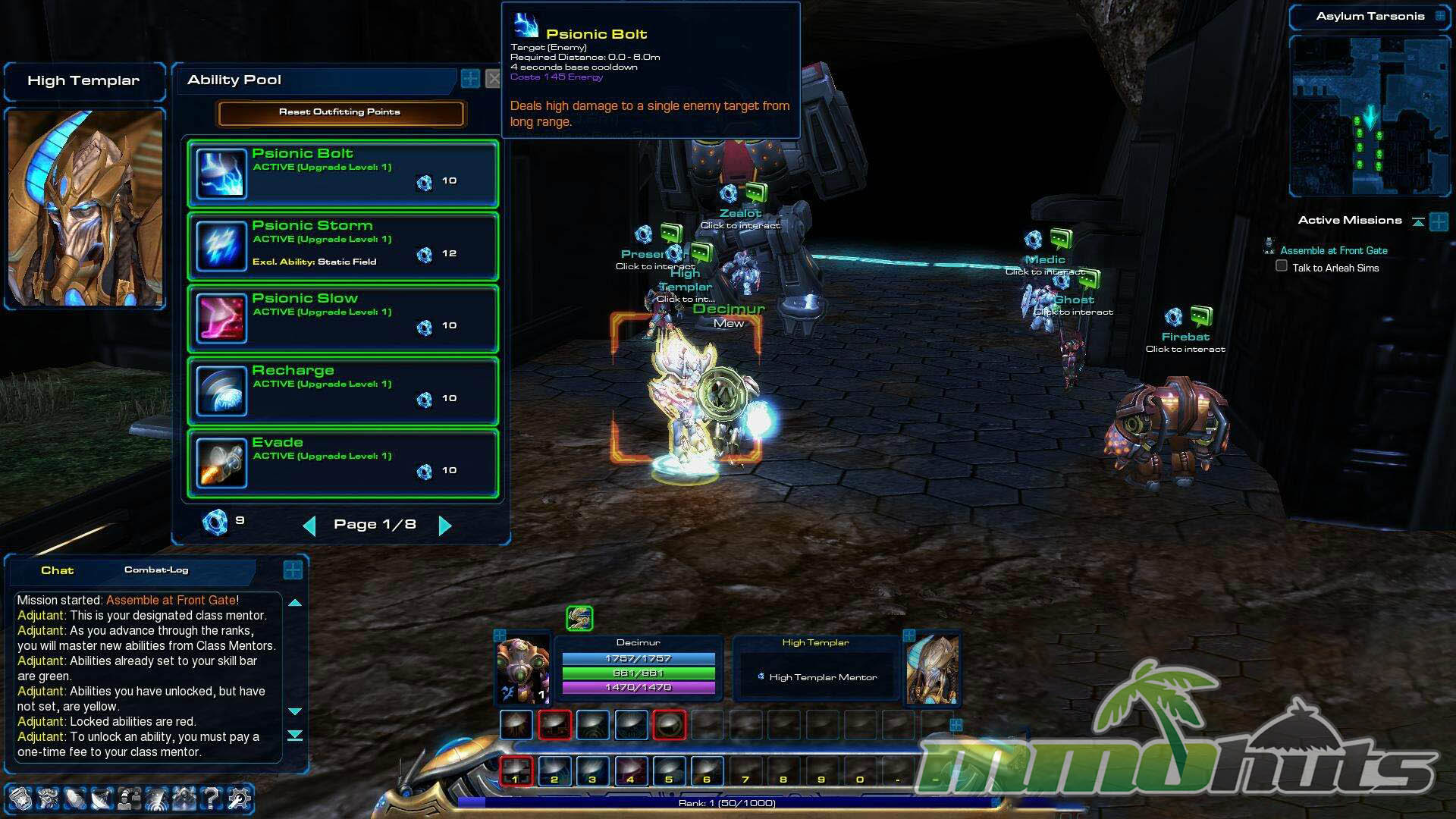Pick the Psionic Slow ability
Image resolution: width=1456 pixels, height=819 pixels.
343,318
